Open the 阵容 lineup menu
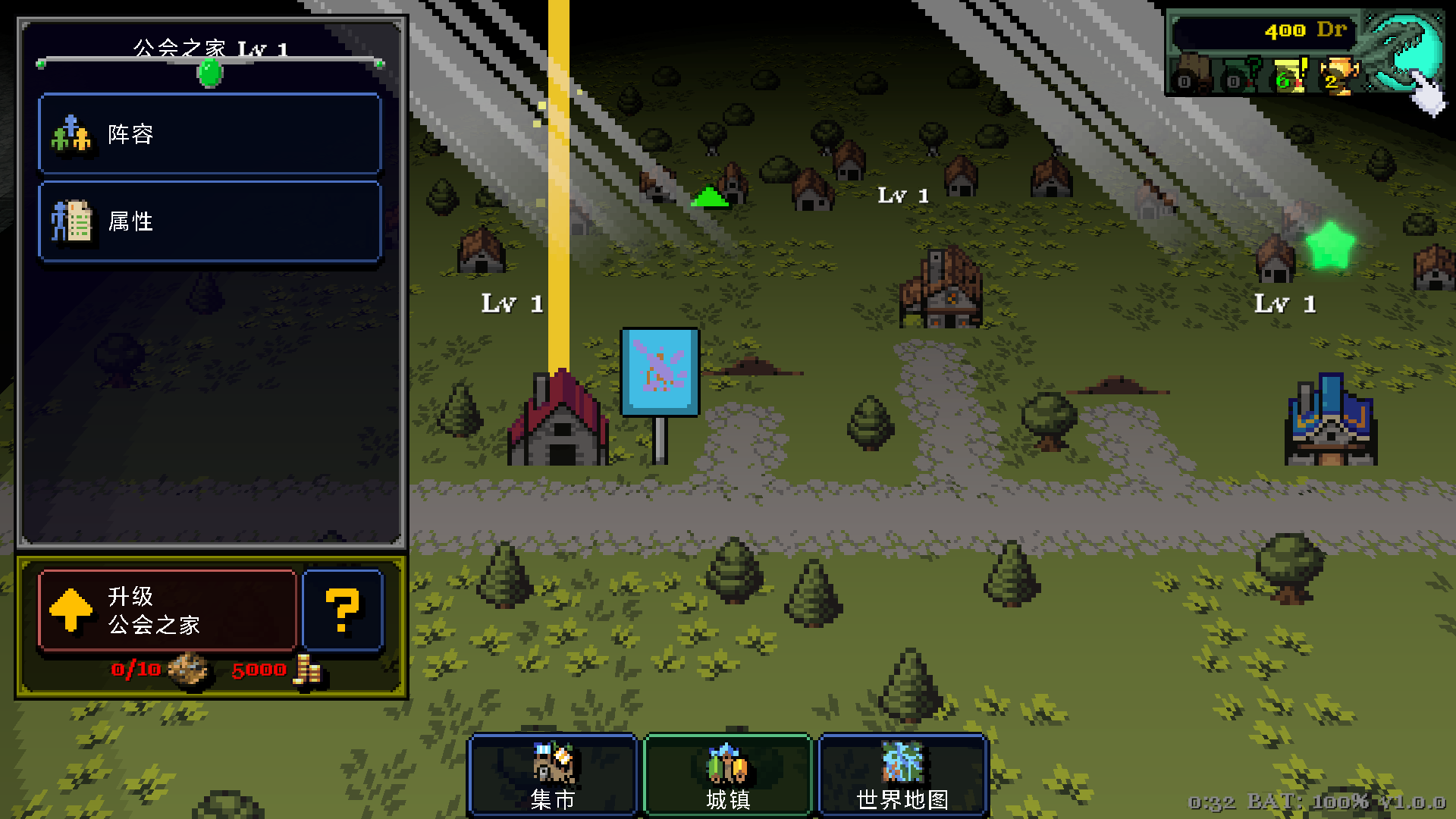1456x819 pixels. (x=209, y=134)
